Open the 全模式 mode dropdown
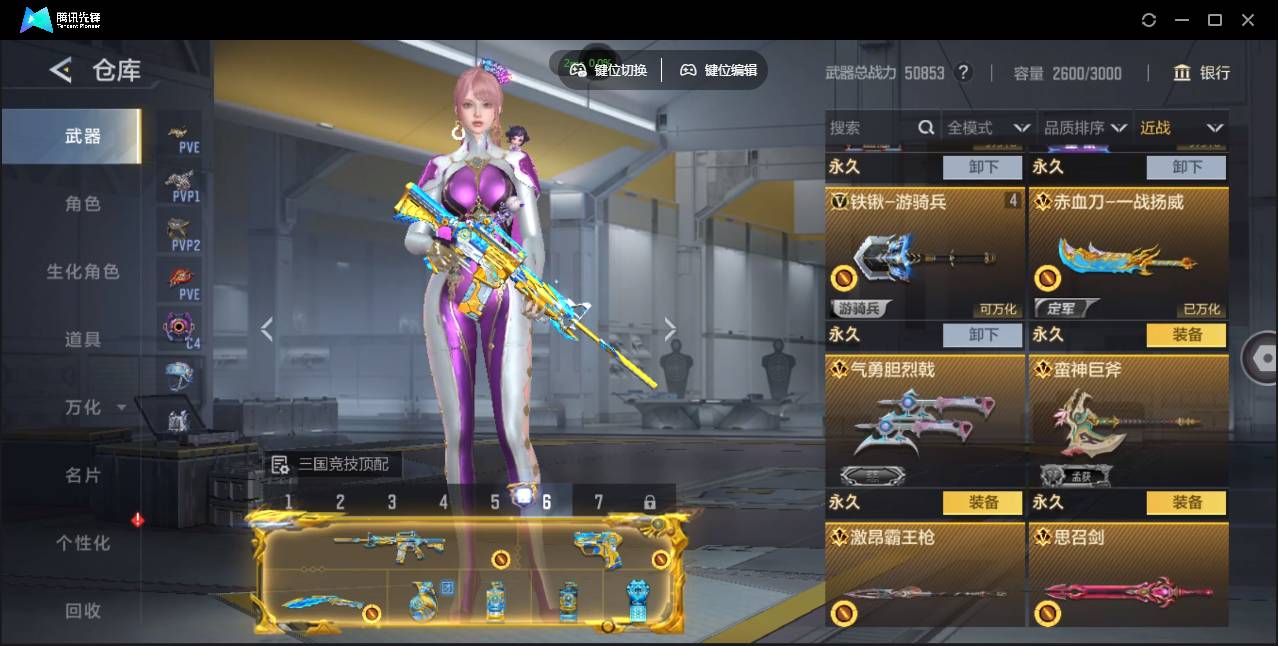The width and height of the screenshot is (1278, 646). (988, 128)
